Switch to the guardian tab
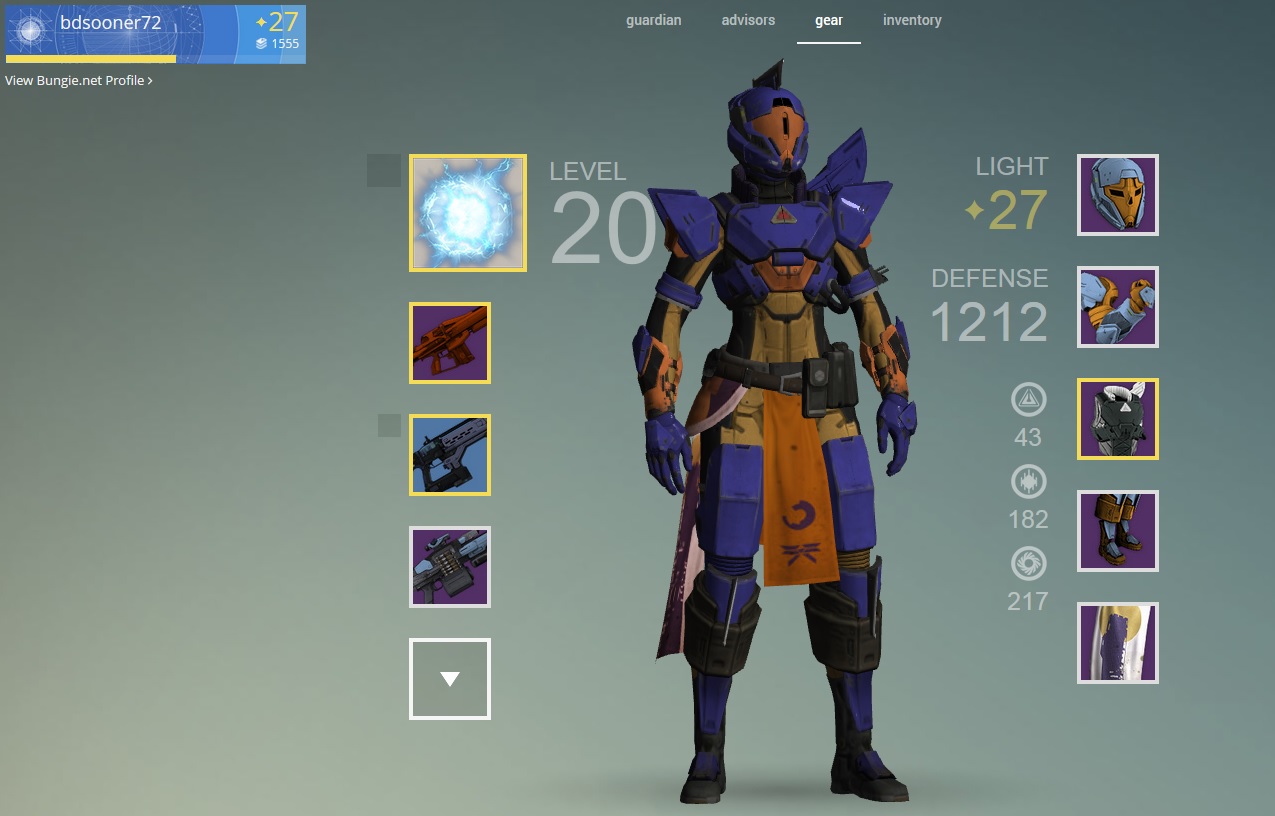 tap(653, 20)
